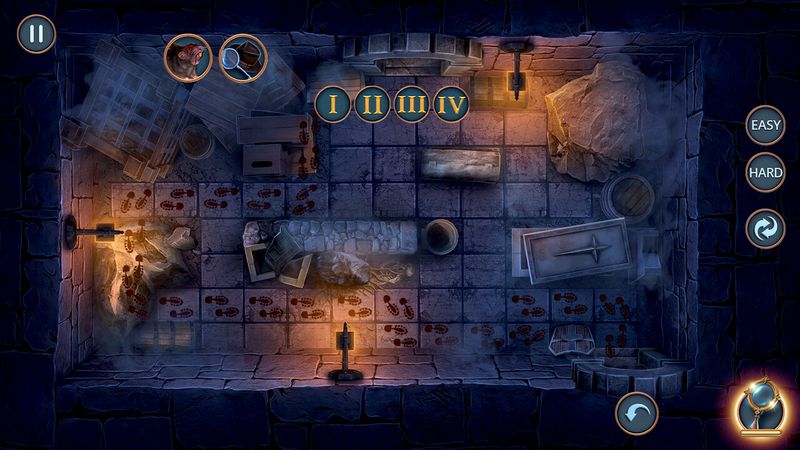
Task: Select the magnifying glass clue icon
Action: (242, 57)
